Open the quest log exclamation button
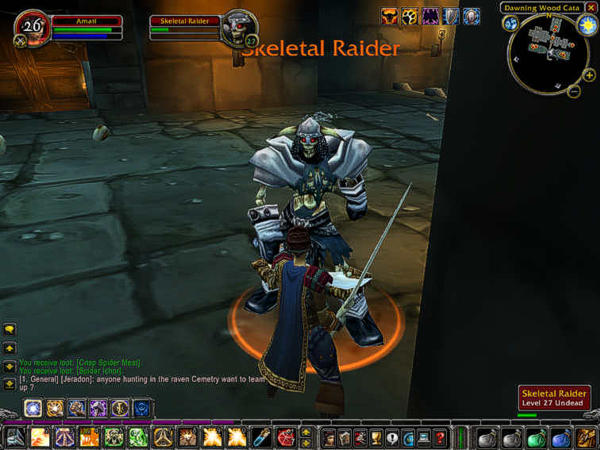The width and height of the screenshot is (600, 450). pyautogui.click(x=392, y=437)
